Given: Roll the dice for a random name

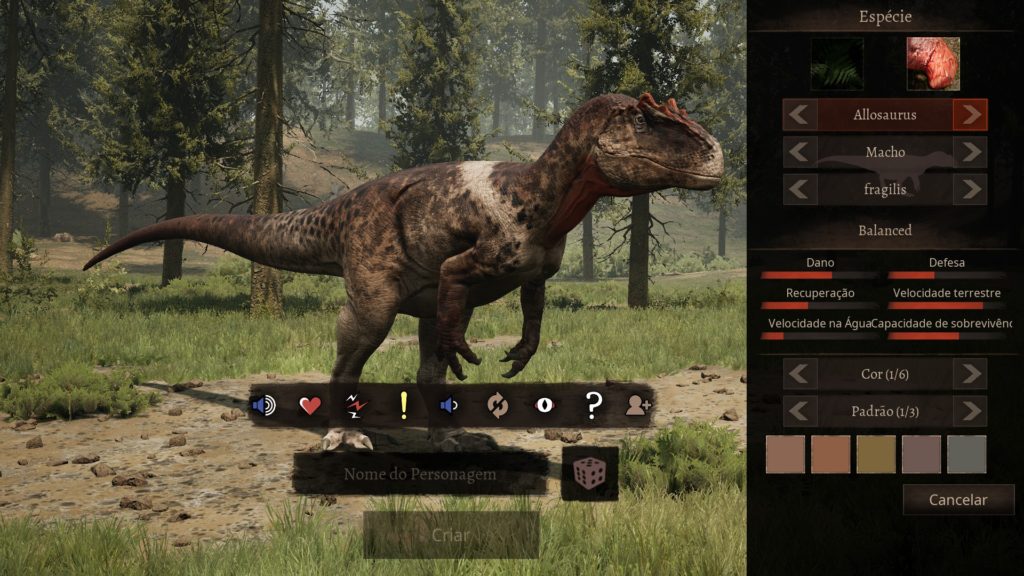Looking at the screenshot, I should 590,473.
